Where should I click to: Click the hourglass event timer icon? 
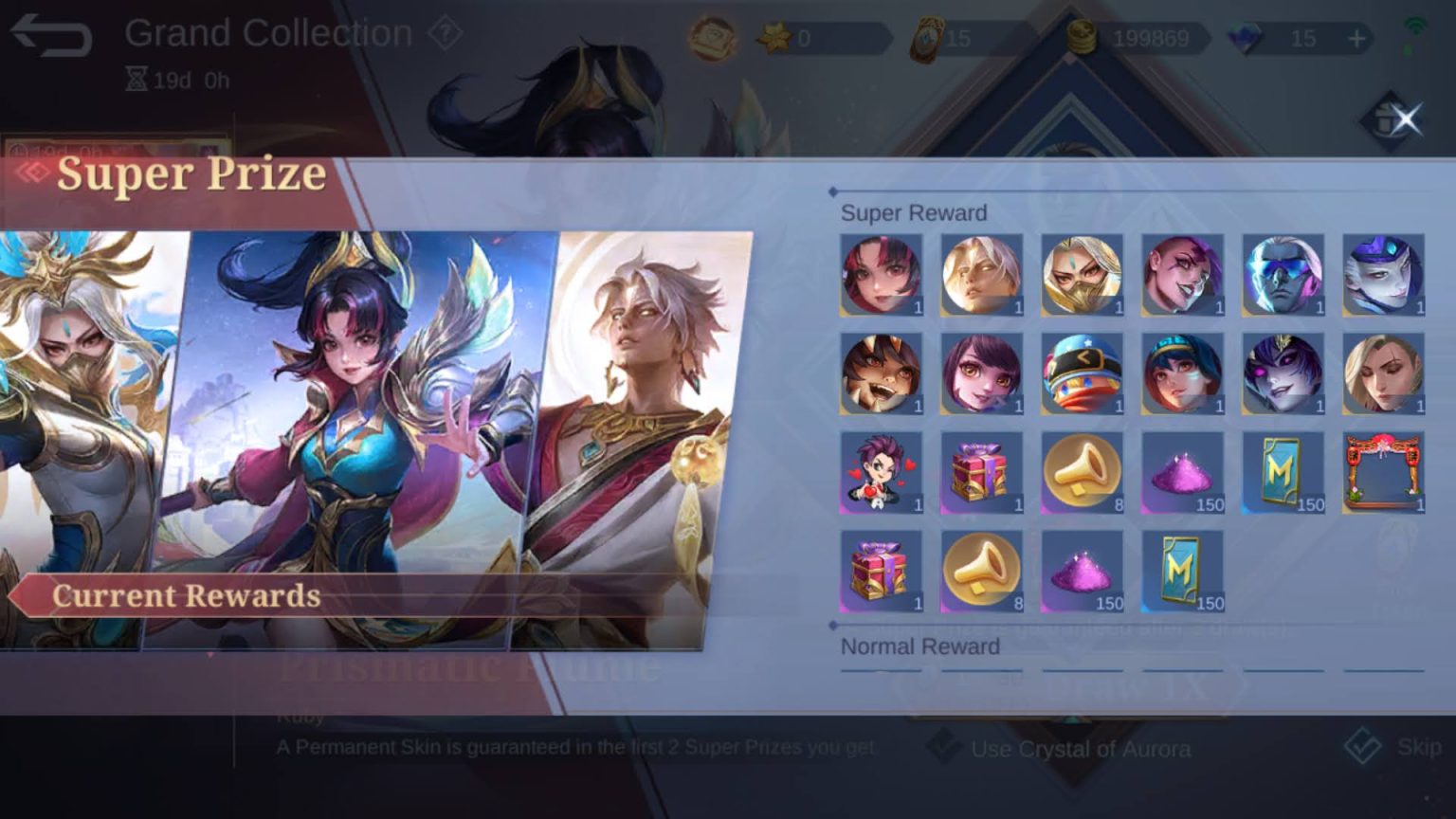coord(138,81)
